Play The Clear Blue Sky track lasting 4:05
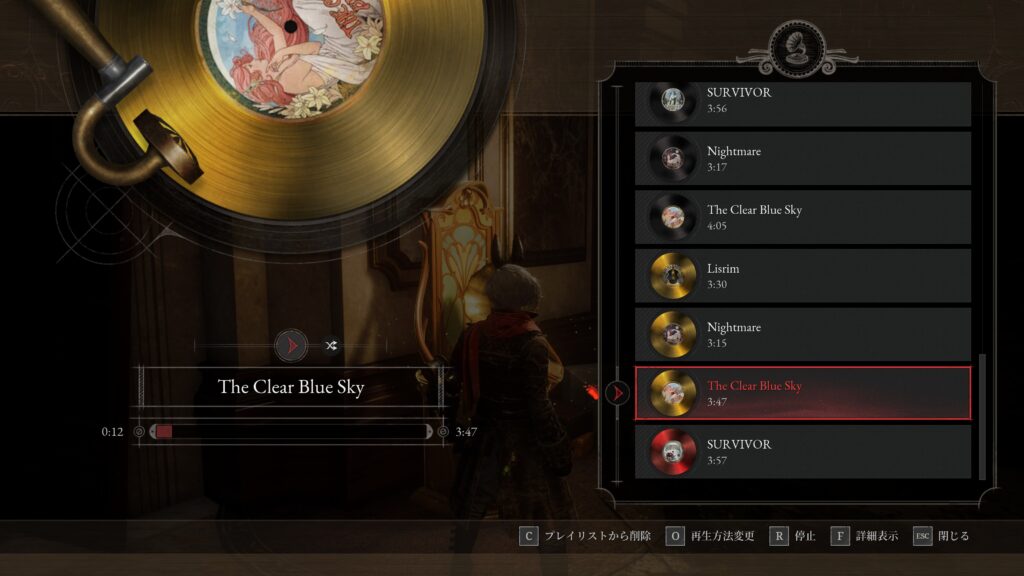This screenshot has height=576, width=1024. pos(802,217)
